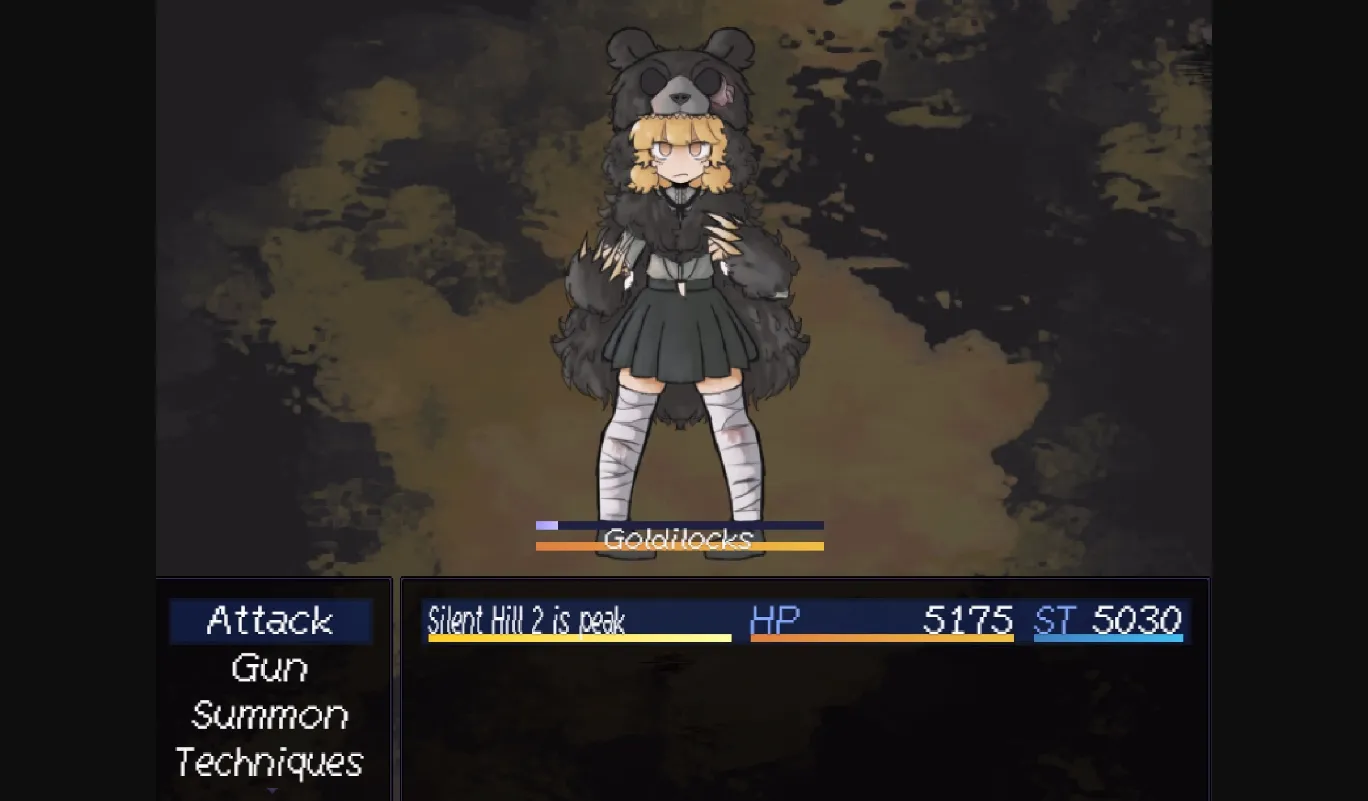Click the Goldilocks name label
The width and height of the screenshot is (1368, 801).
[x=680, y=540]
